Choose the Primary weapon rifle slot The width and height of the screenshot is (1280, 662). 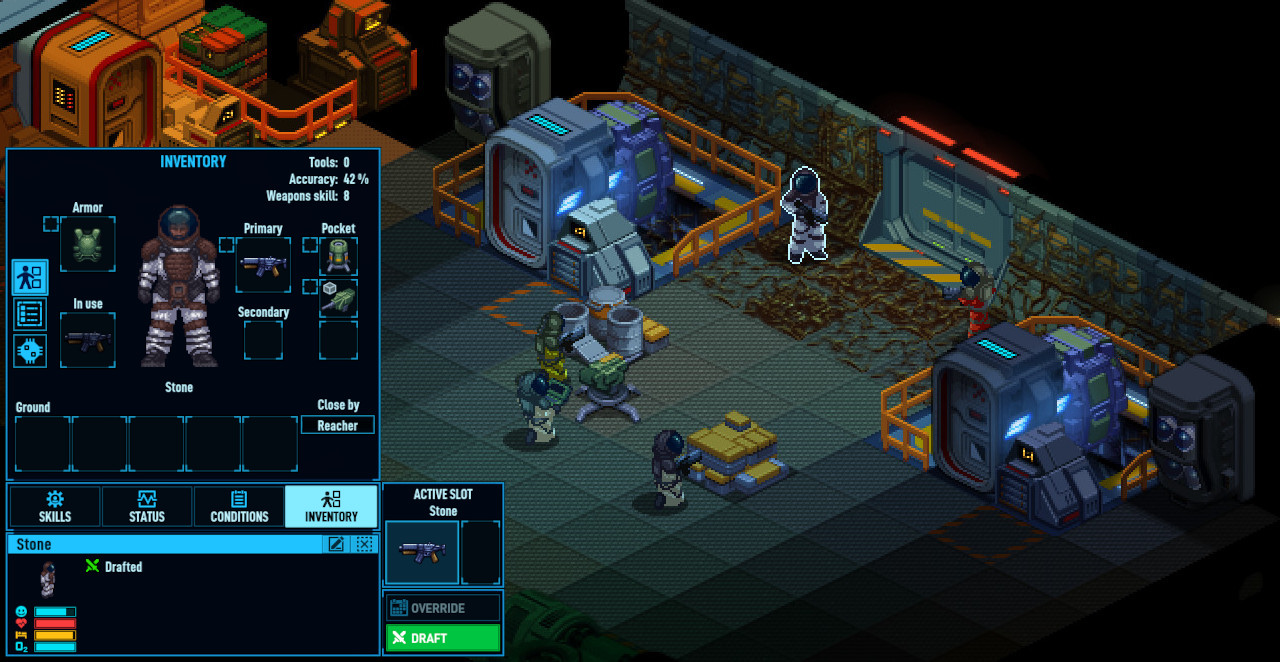pyautogui.click(x=264, y=265)
